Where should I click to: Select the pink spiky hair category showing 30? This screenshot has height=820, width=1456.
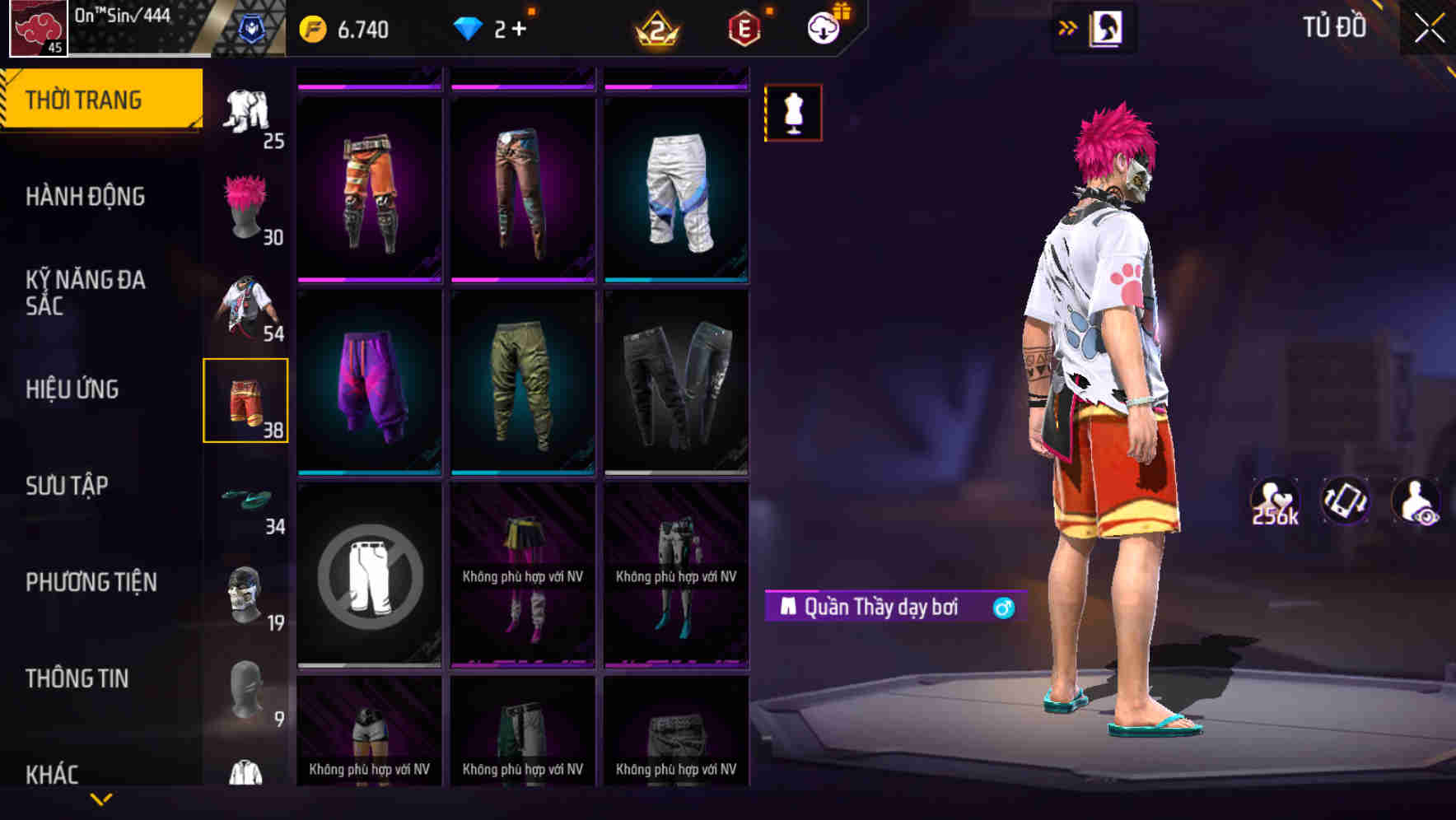coord(247,206)
